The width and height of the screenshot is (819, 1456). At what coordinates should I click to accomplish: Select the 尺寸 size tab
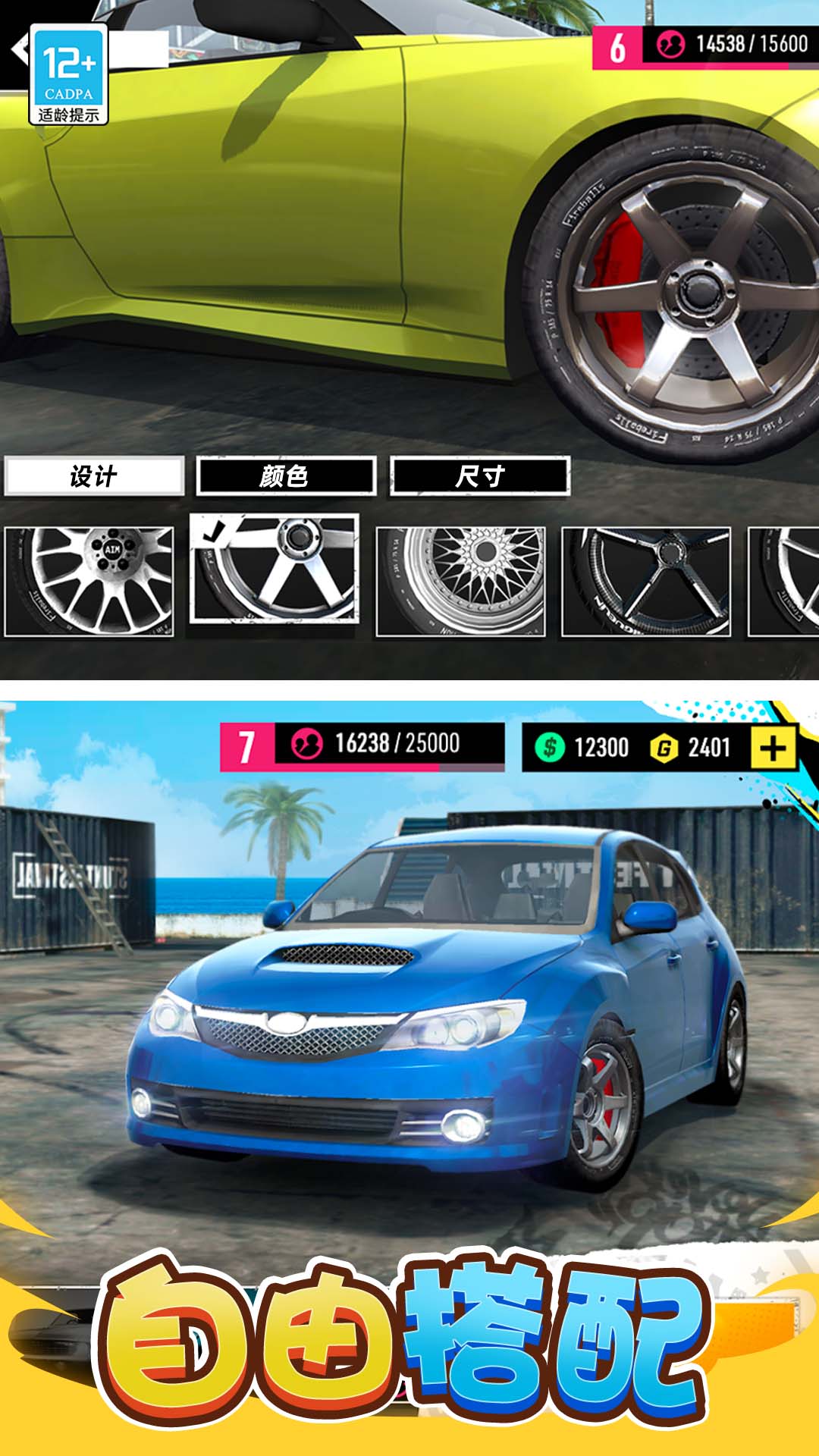[x=479, y=476]
